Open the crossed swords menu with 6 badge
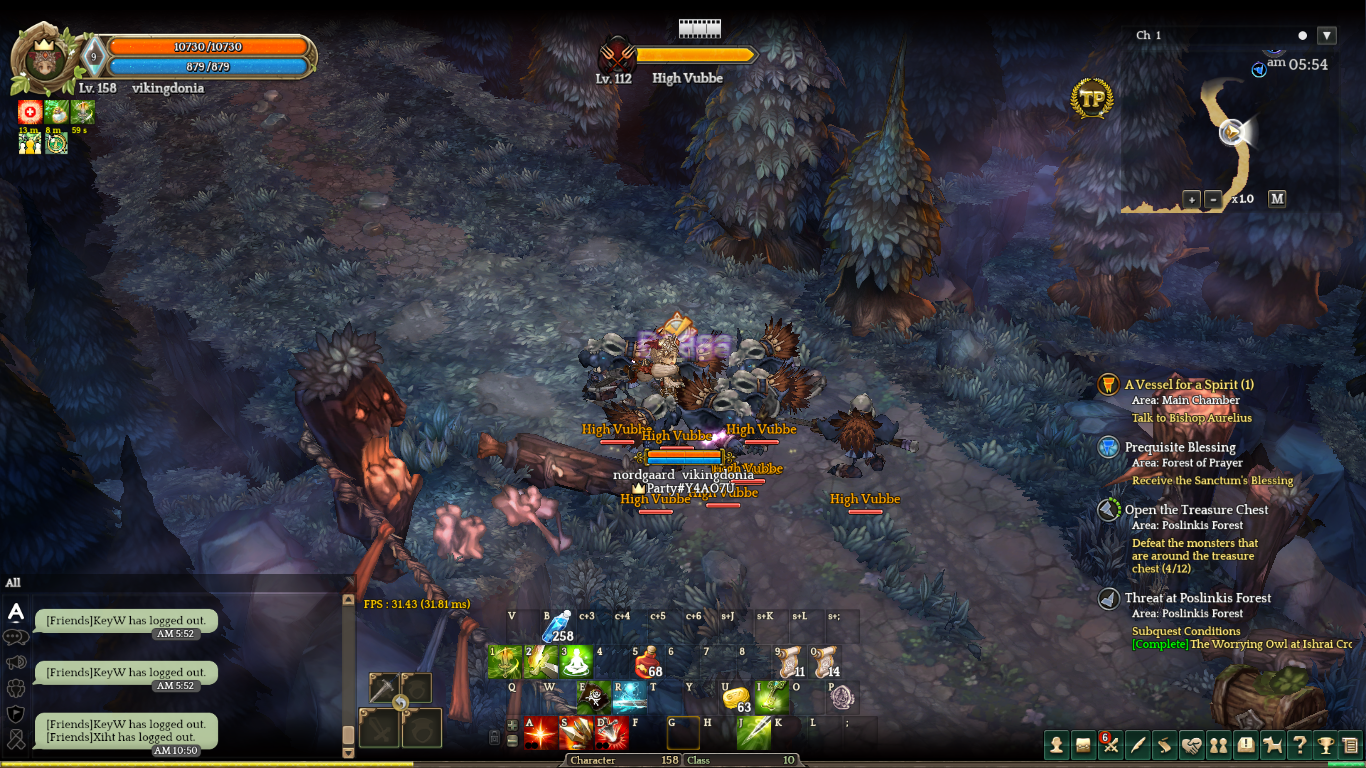This screenshot has height=768, width=1366. (x=1111, y=744)
